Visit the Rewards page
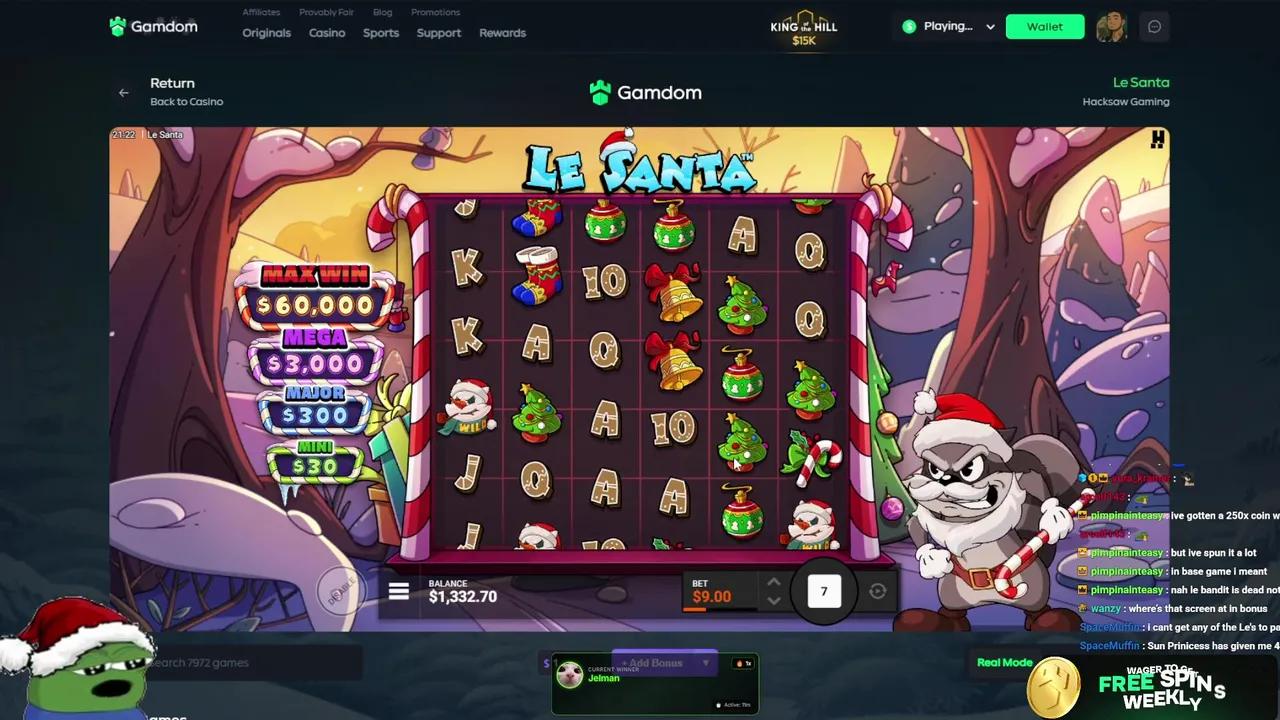Viewport: 1280px width, 720px height. tap(502, 32)
